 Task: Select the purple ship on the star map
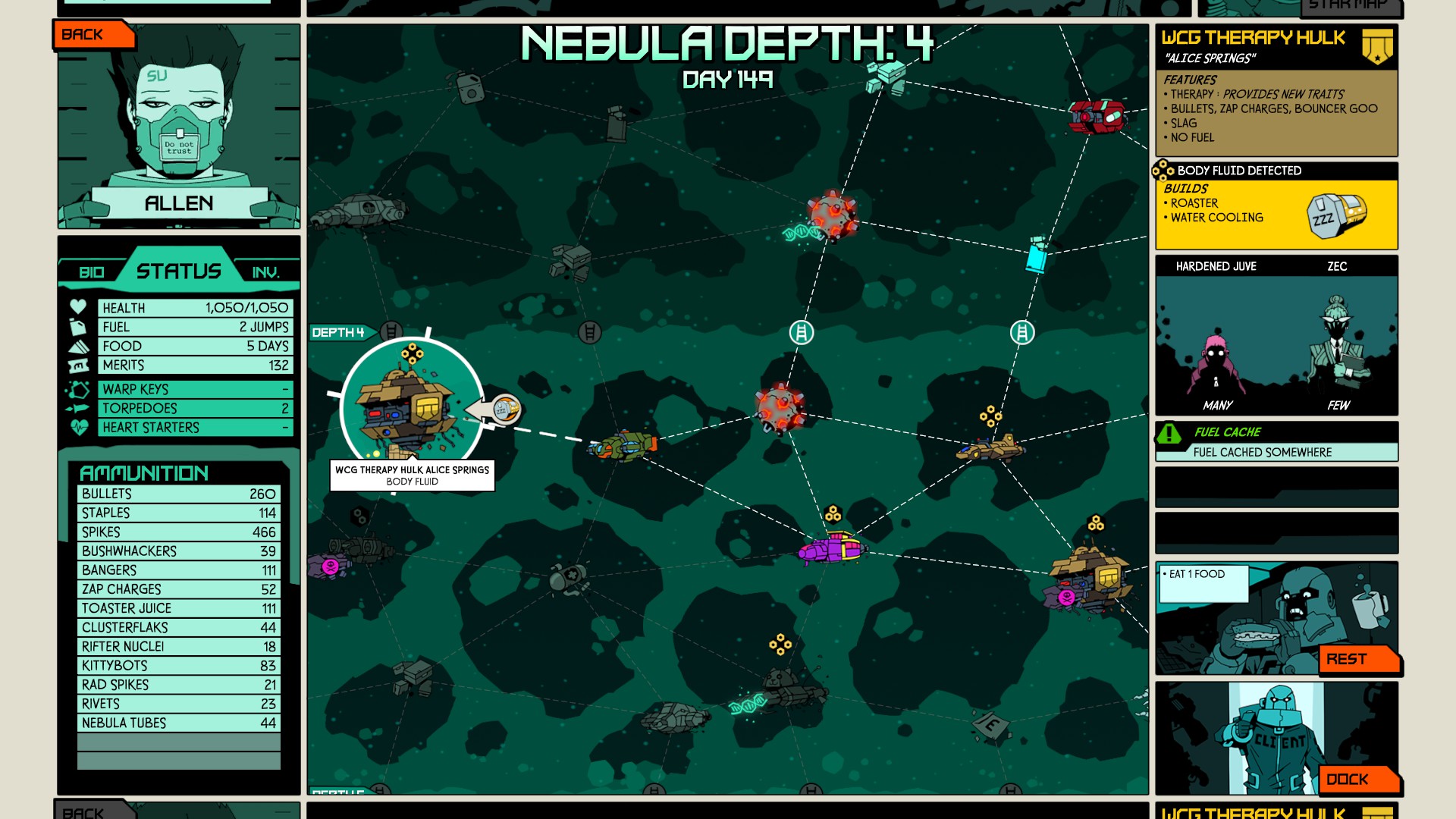831,548
